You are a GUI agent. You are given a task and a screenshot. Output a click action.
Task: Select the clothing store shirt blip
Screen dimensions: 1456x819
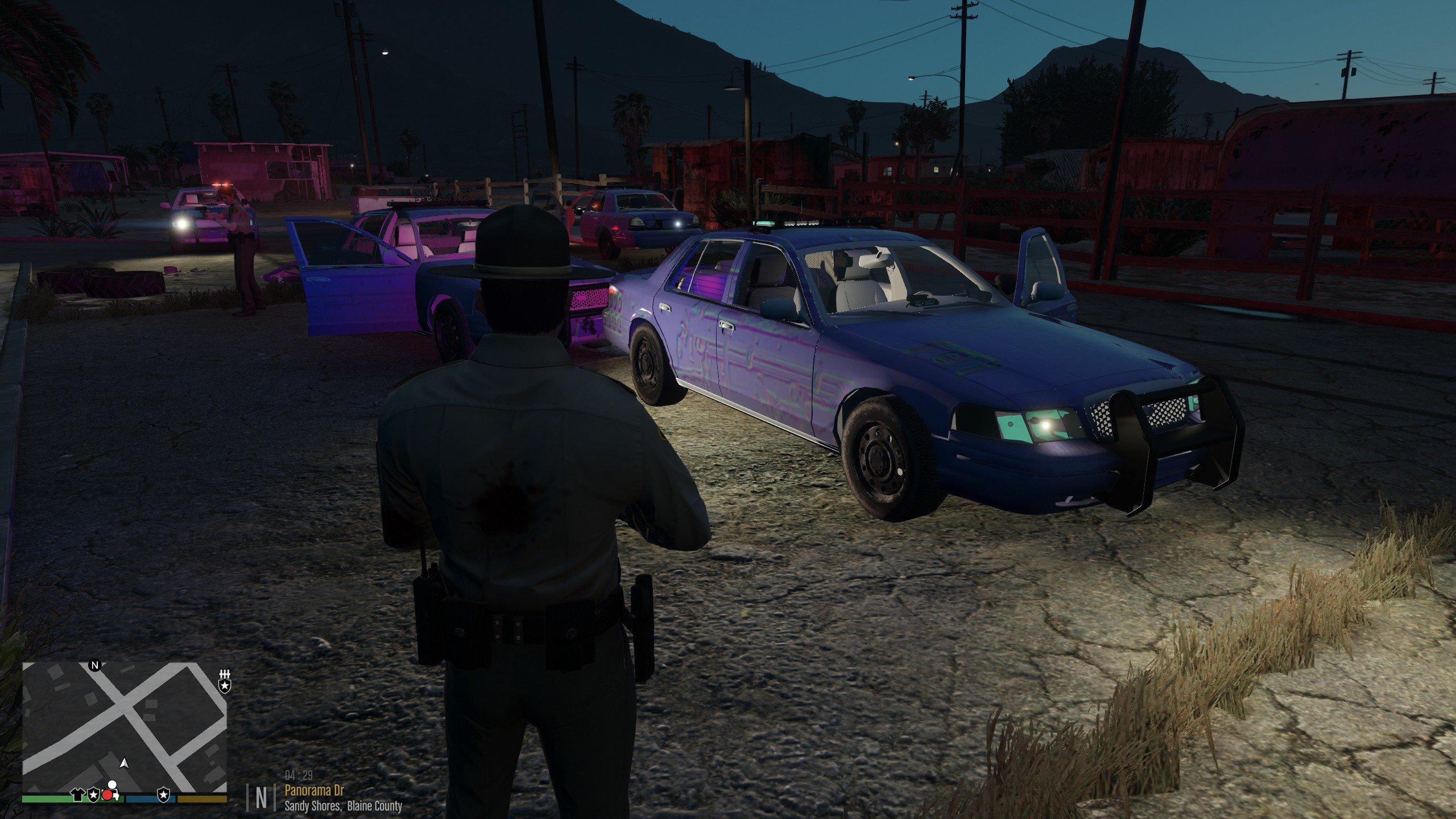pyautogui.click(x=78, y=795)
